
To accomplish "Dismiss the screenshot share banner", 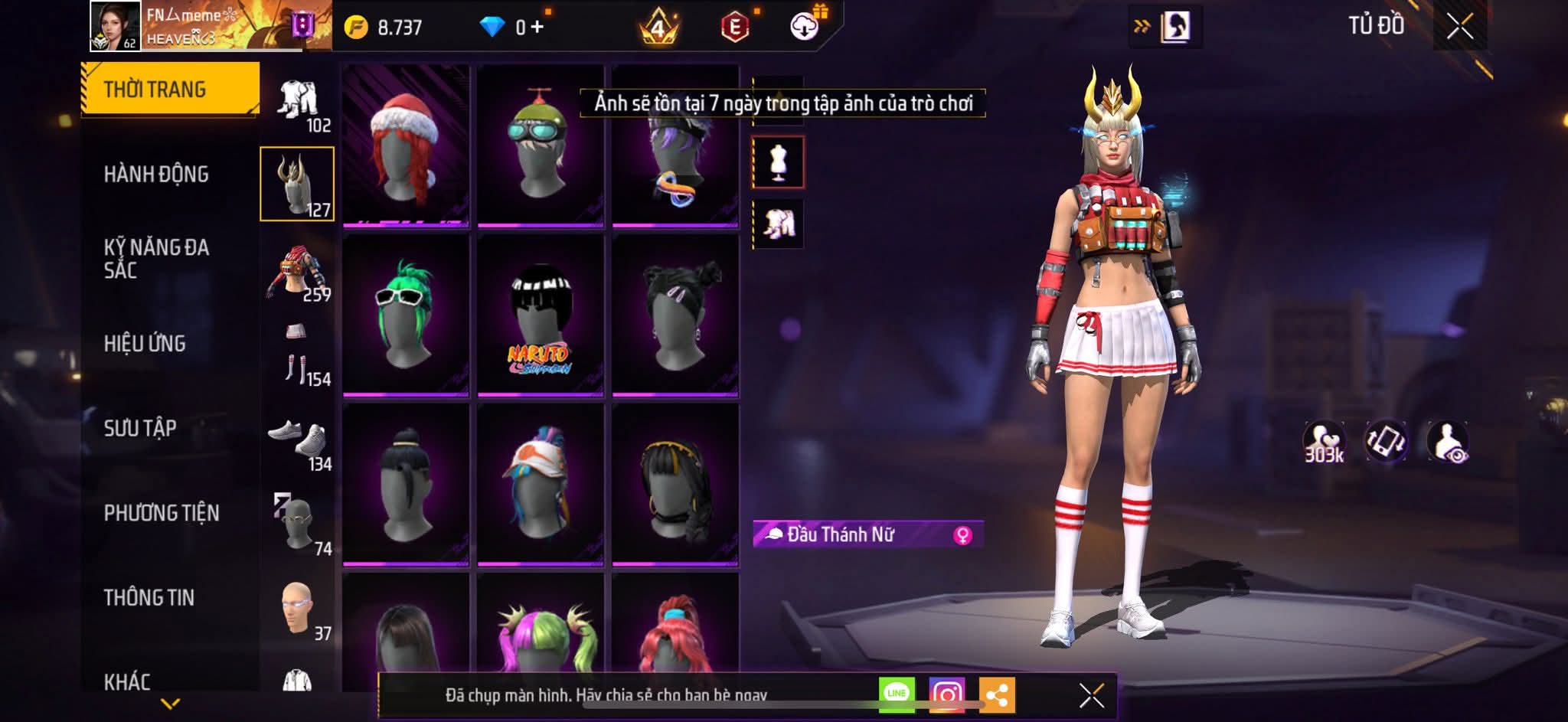I will point(1091,695).
